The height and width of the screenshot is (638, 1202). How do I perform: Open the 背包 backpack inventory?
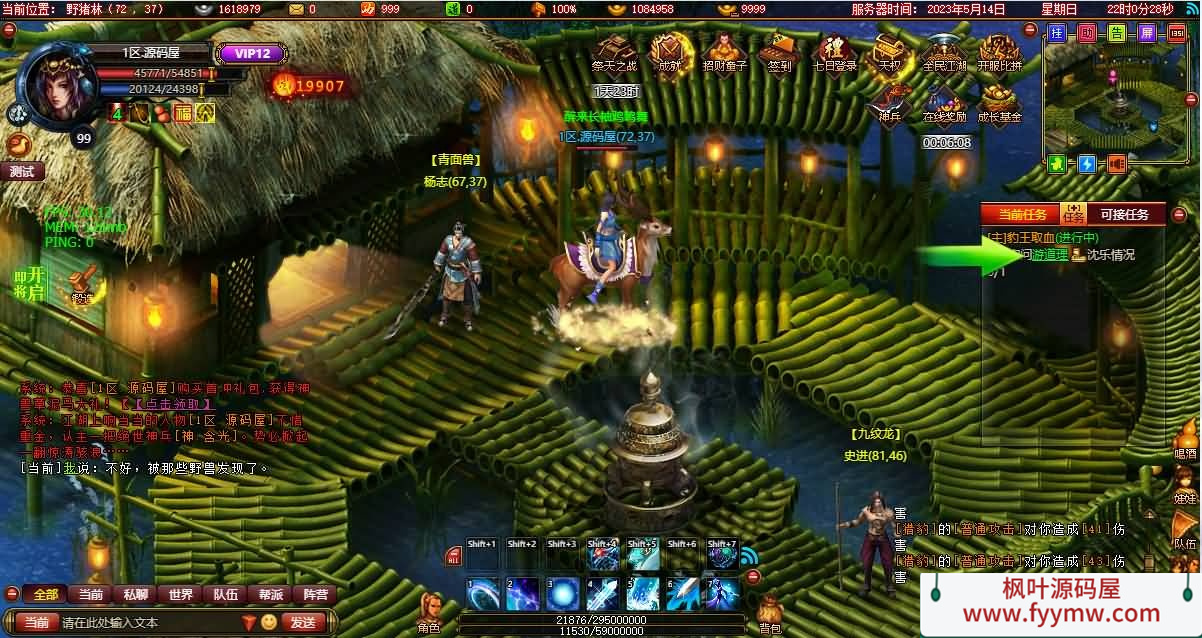769,612
